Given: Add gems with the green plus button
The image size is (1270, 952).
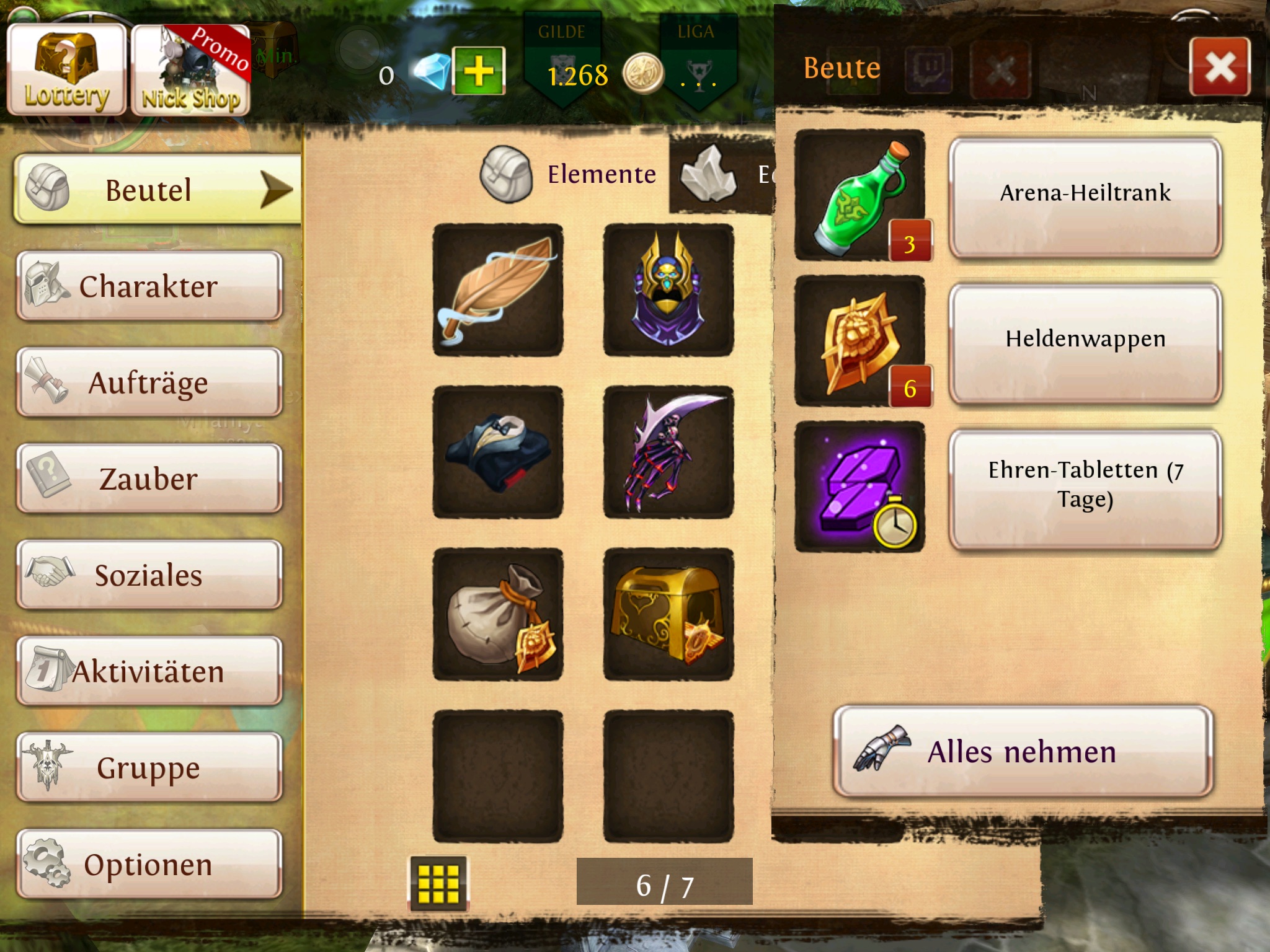Looking at the screenshot, I should tap(479, 71).
